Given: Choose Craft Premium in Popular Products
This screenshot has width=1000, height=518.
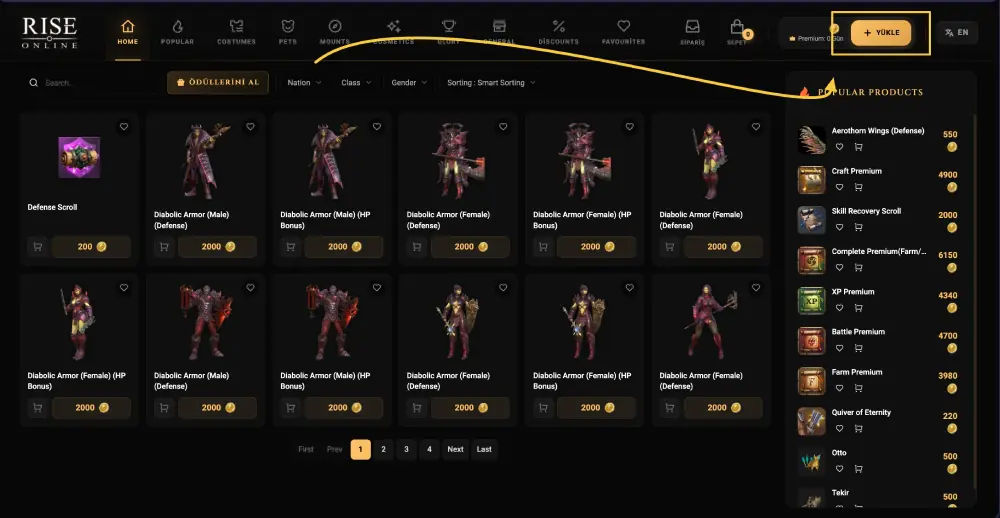Looking at the screenshot, I should (x=857, y=171).
